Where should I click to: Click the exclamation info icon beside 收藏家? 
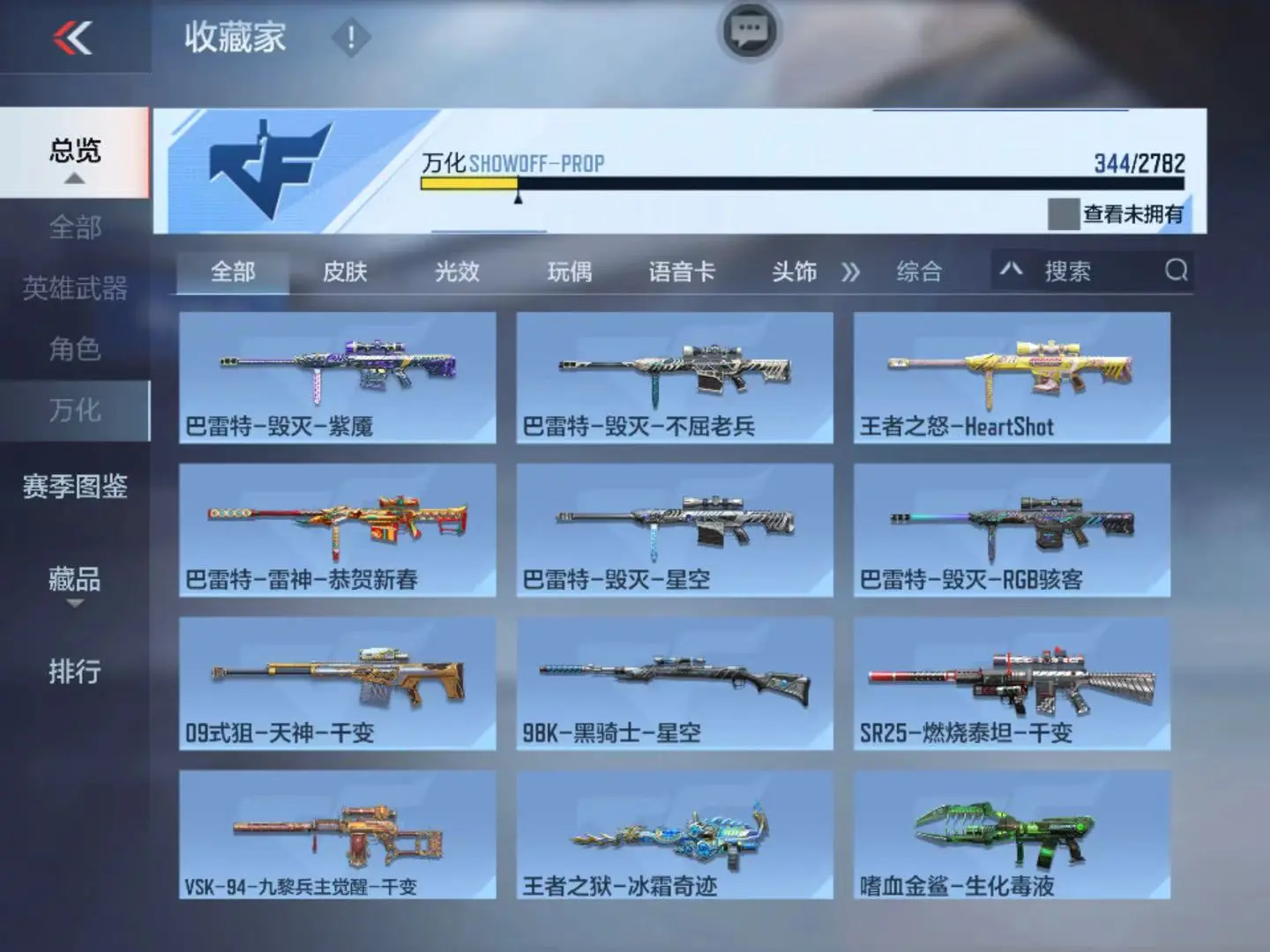pos(350,38)
